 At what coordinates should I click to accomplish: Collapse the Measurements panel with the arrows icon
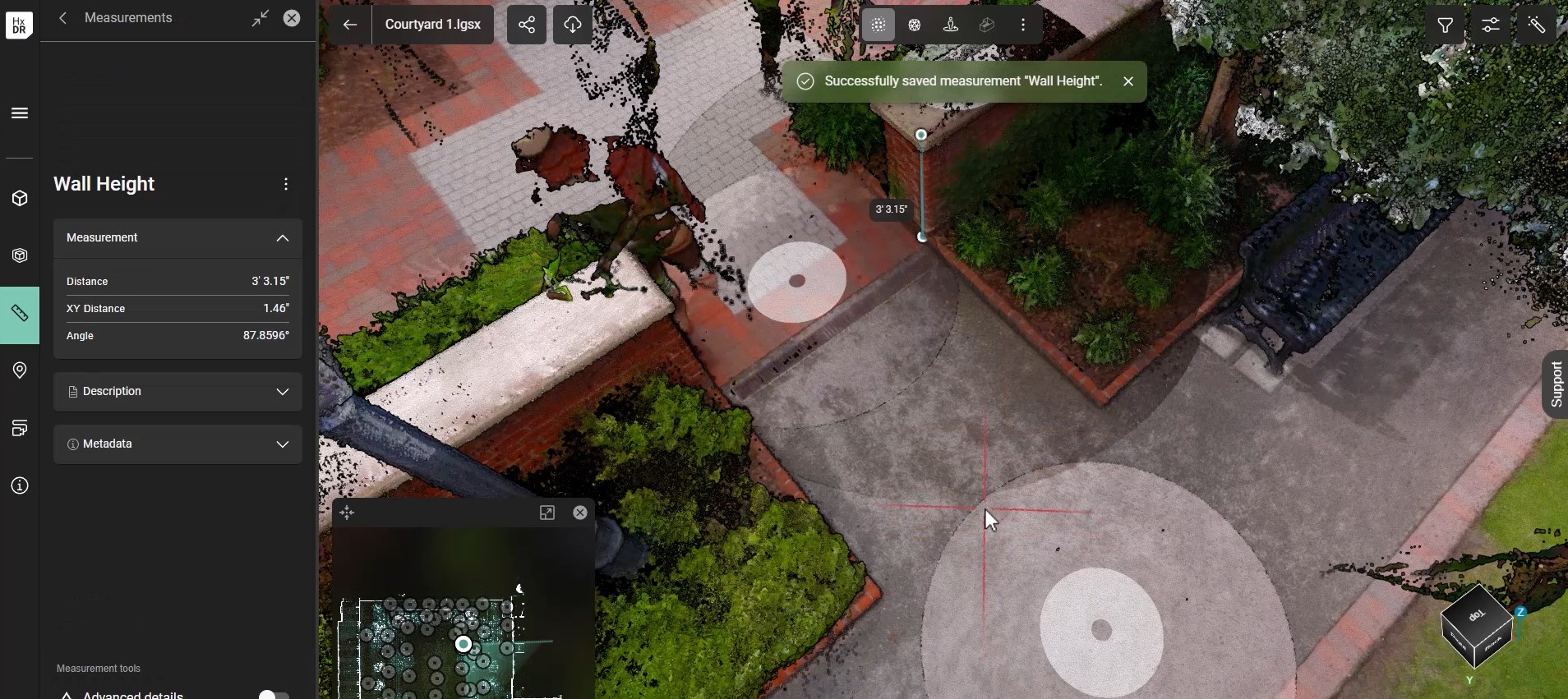click(x=261, y=18)
